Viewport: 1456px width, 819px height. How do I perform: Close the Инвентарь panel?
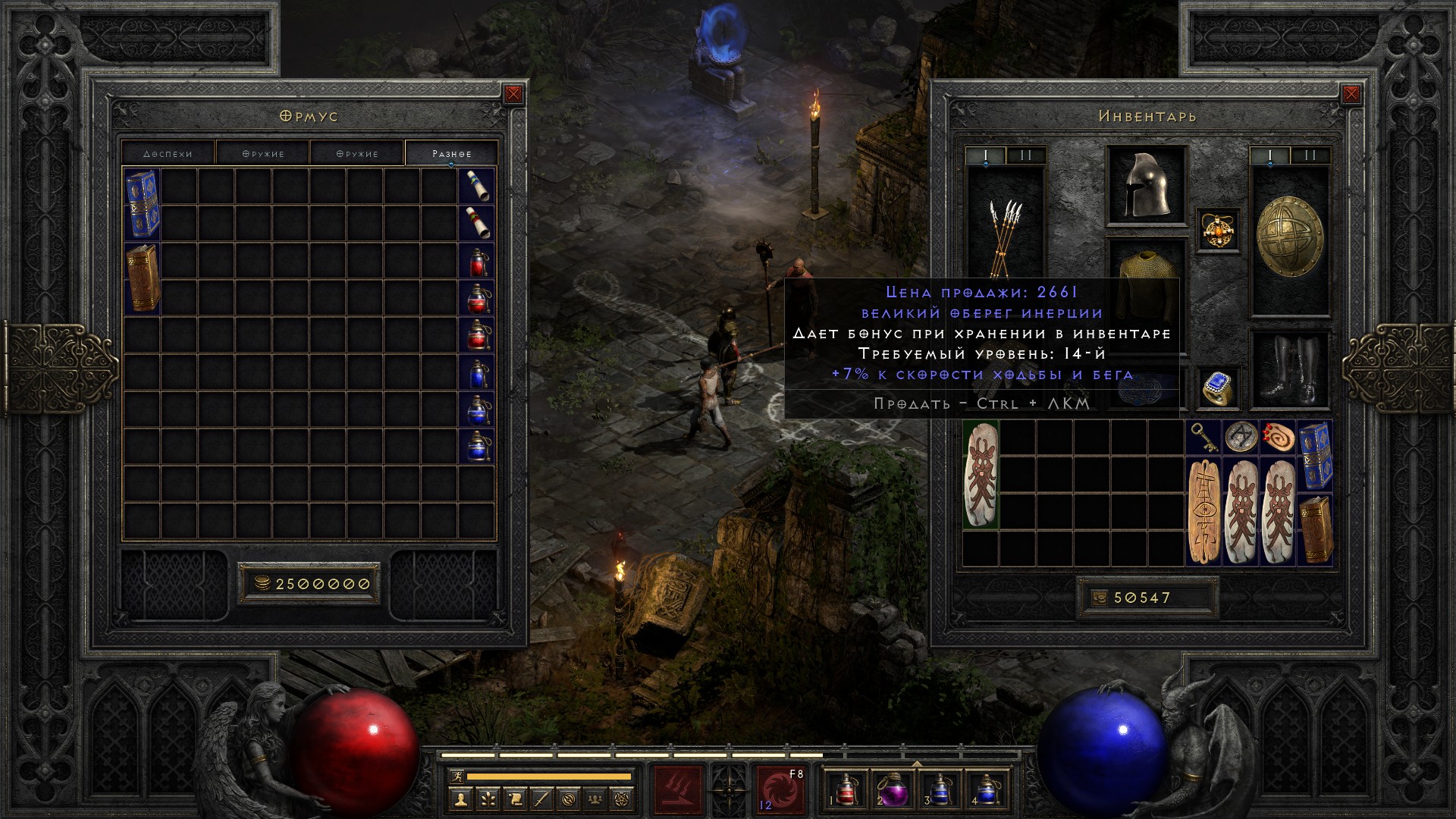(x=1351, y=94)
